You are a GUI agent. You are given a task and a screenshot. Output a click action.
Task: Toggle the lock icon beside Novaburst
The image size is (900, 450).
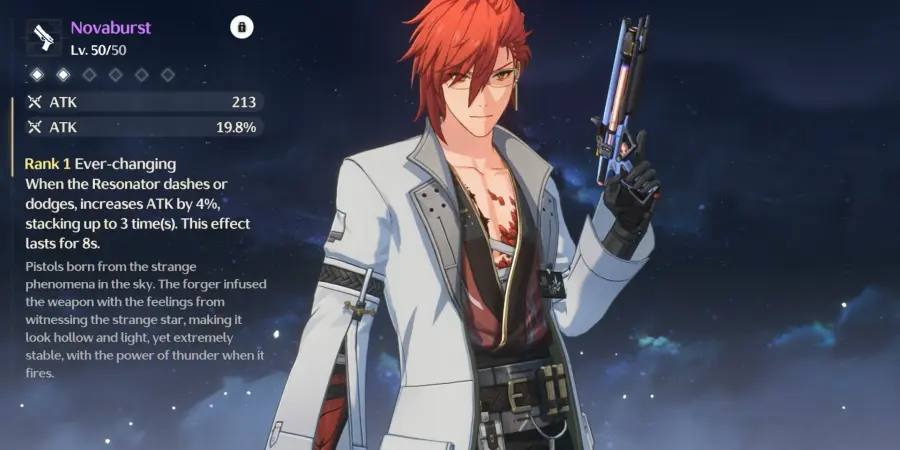pos(241,27)
